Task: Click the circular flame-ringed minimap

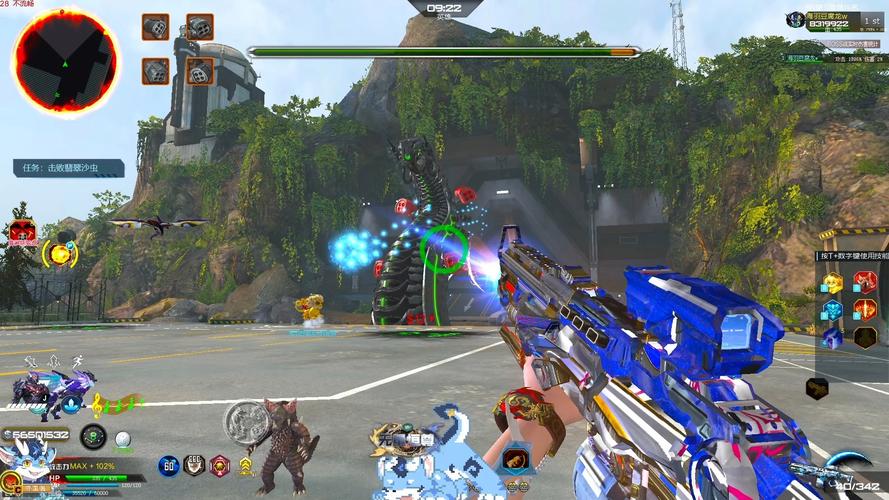Action: [65, 62]
